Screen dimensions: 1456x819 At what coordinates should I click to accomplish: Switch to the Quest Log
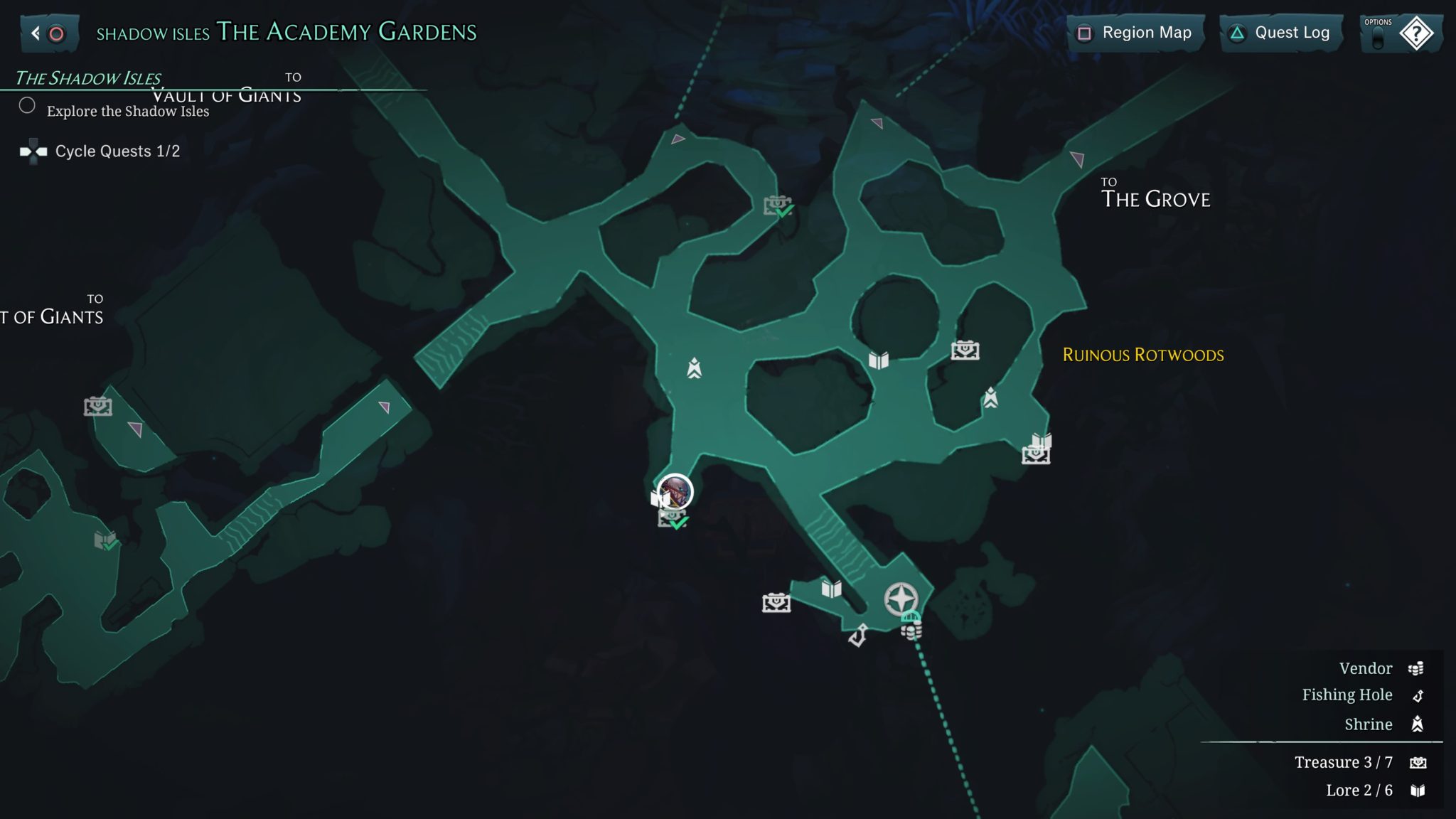tap(1280, 33)
